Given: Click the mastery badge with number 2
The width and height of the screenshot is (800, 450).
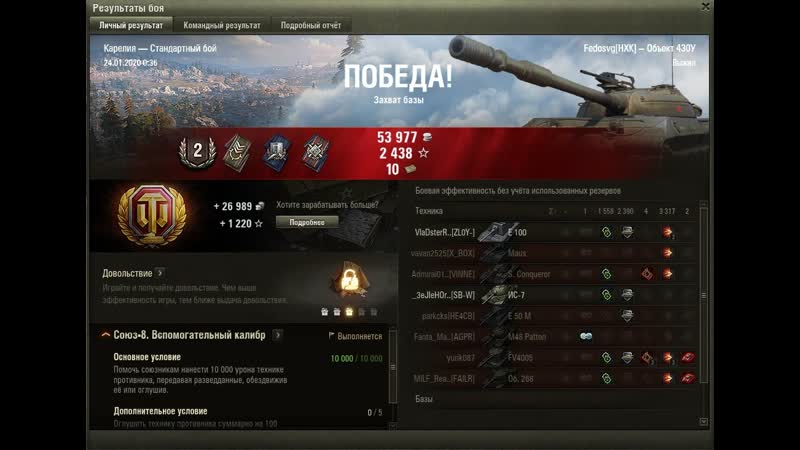Looking at the screenshot, I should point(197,151).
